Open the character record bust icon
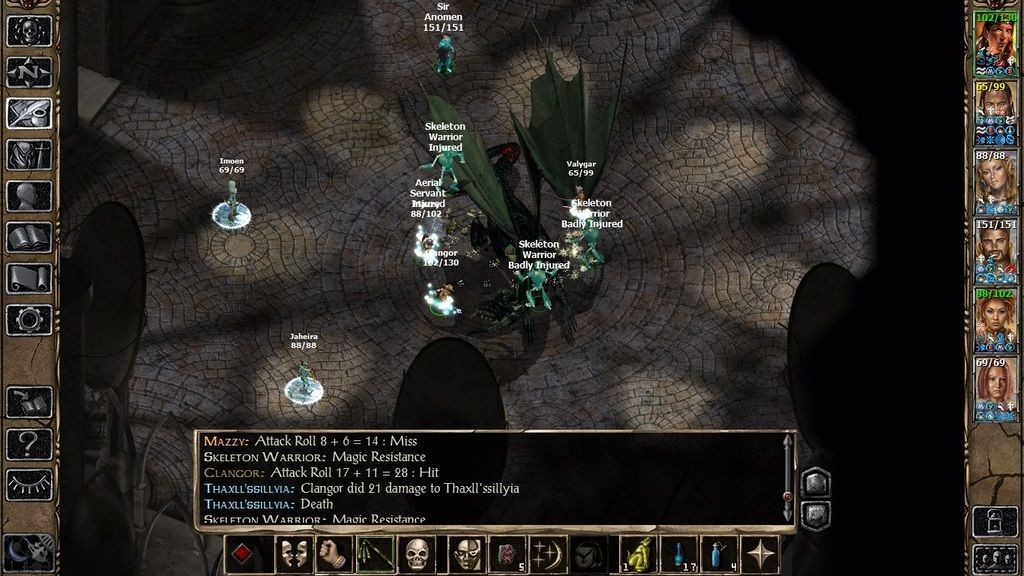Image resolution: width=1024 pixels, height=576 pixels. click(x=29, y=196)
